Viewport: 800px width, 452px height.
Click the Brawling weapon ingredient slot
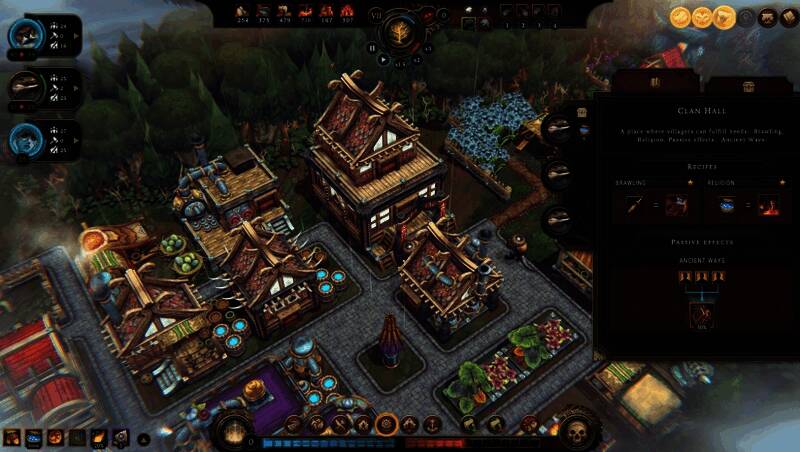point(636,205)
